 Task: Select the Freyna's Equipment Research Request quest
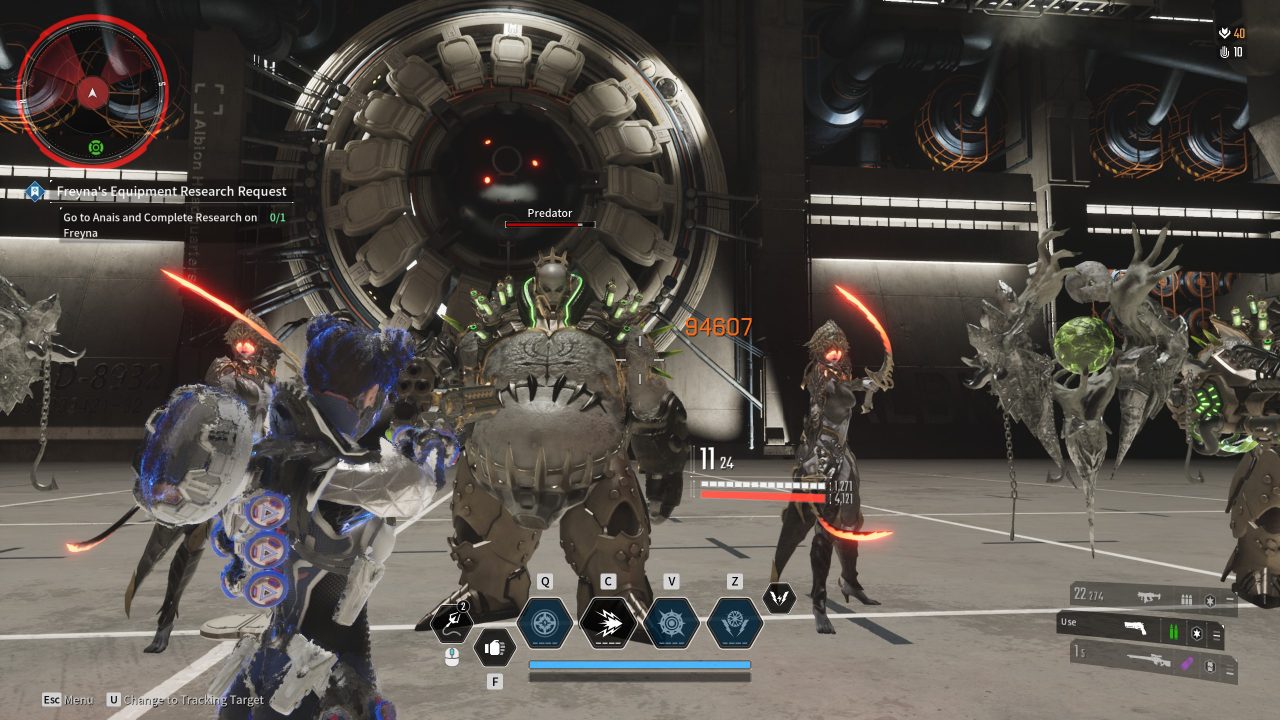pyautogui.click(x=170, y=191)
